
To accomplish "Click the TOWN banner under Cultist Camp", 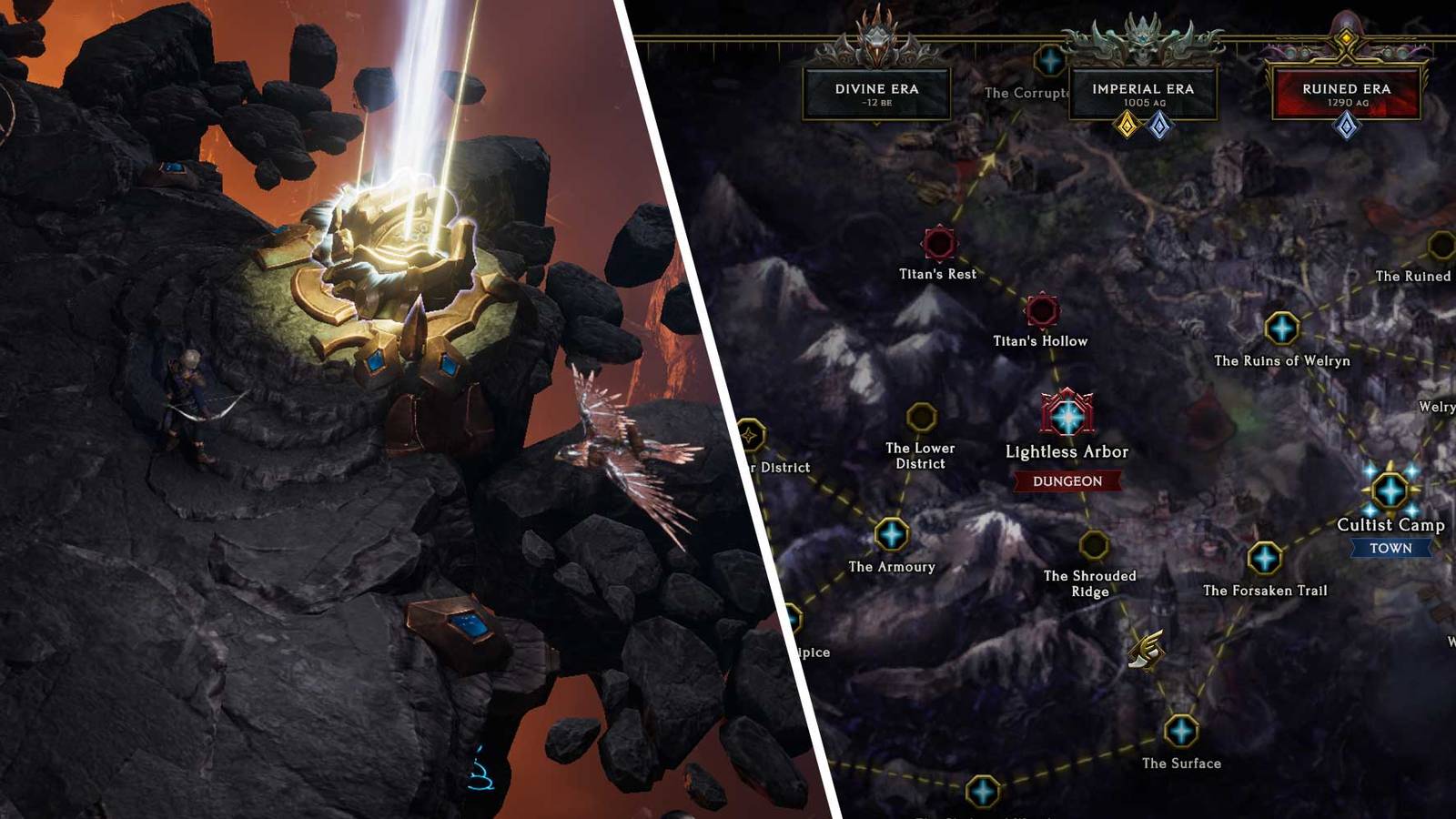I will (x=1391, y=549).
